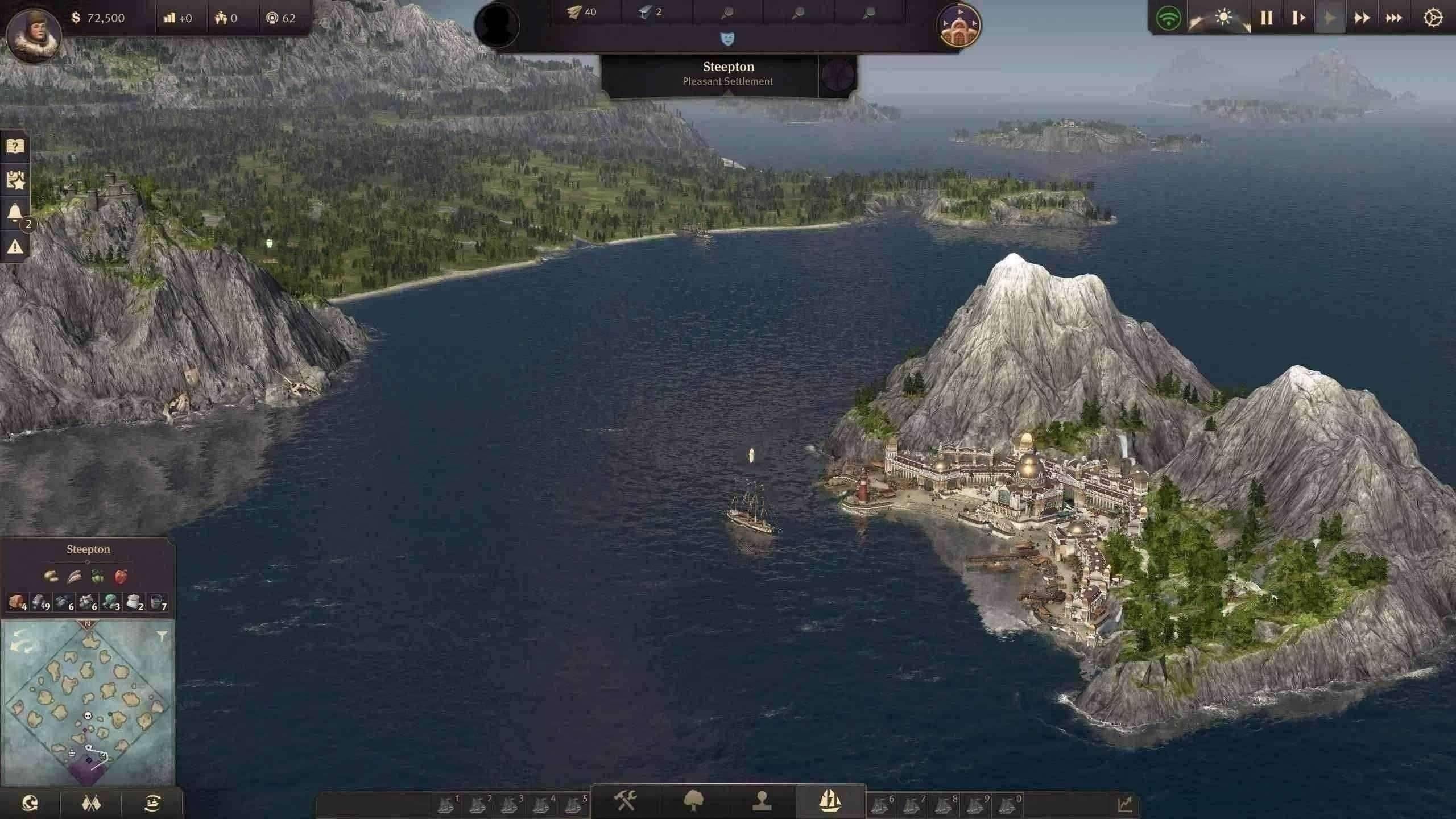Open the gear settings menu
1456x819 pixels.
[1433, 18]
